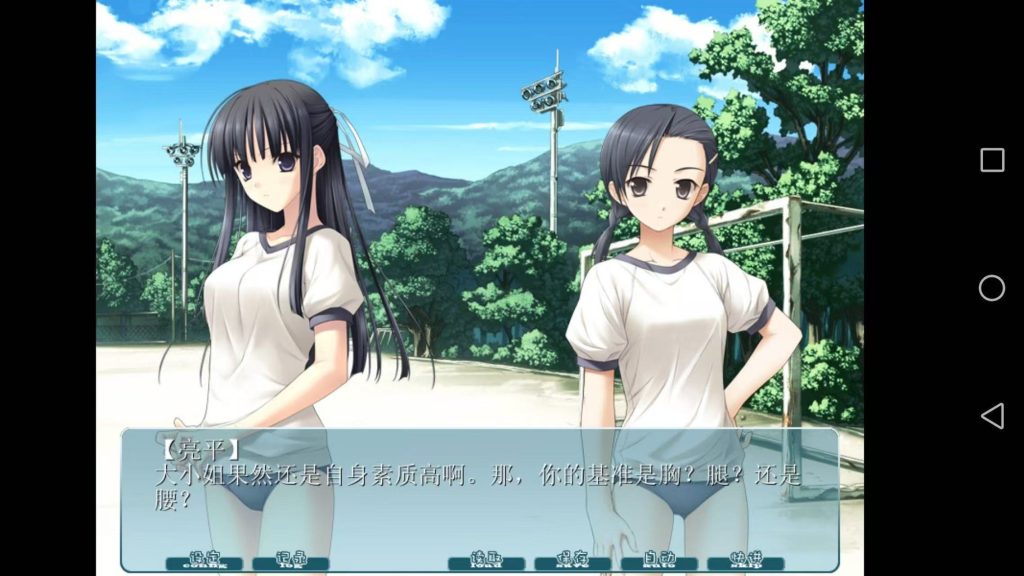Toggle auto (自动) text advance
Screen dimensions: 1024x576
click(659, 562)
